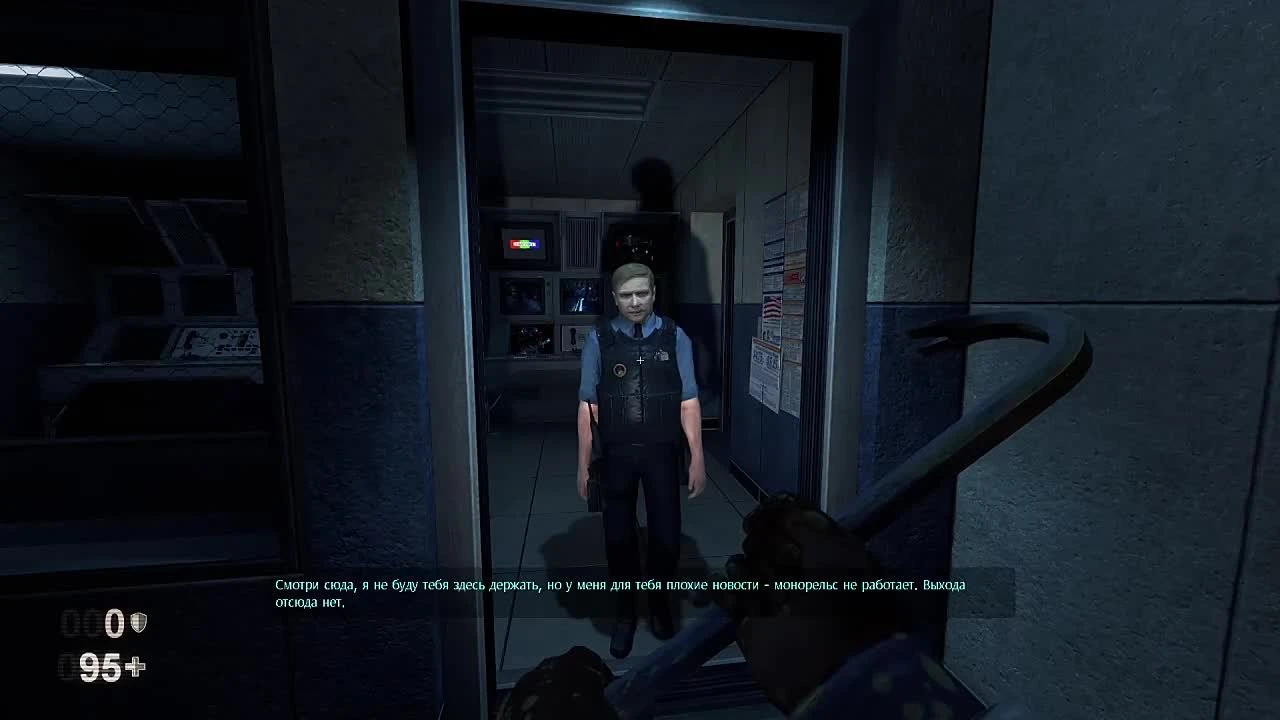Expand the leftmost surveillance monitor
1280x720 pixels.
coord(520,298)
